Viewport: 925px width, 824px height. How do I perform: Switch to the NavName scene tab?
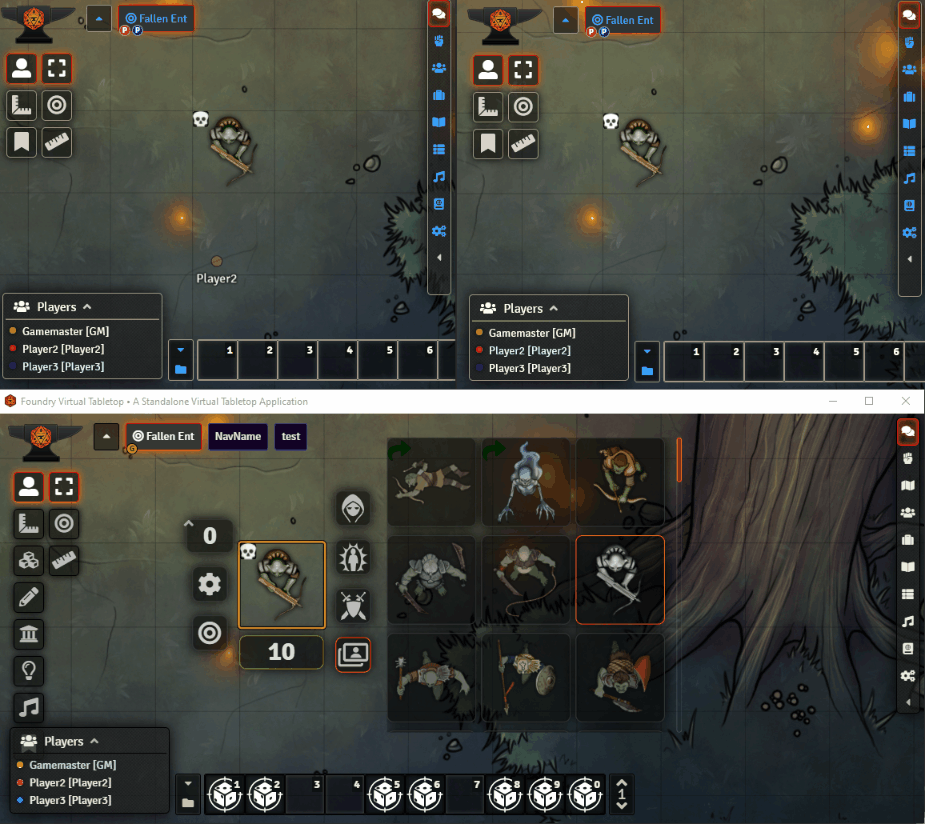click(x=237, y=436)
